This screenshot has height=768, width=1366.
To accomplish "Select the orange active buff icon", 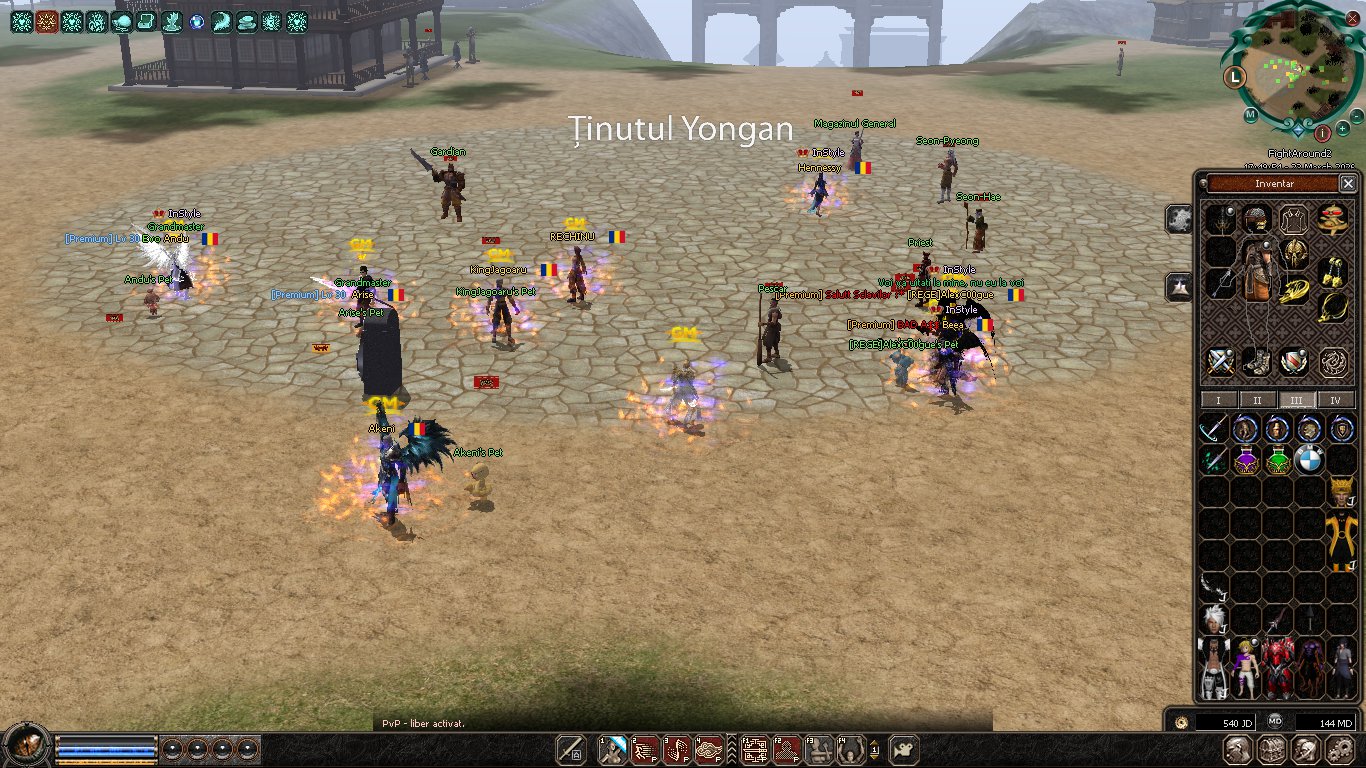I will (46, 21).
